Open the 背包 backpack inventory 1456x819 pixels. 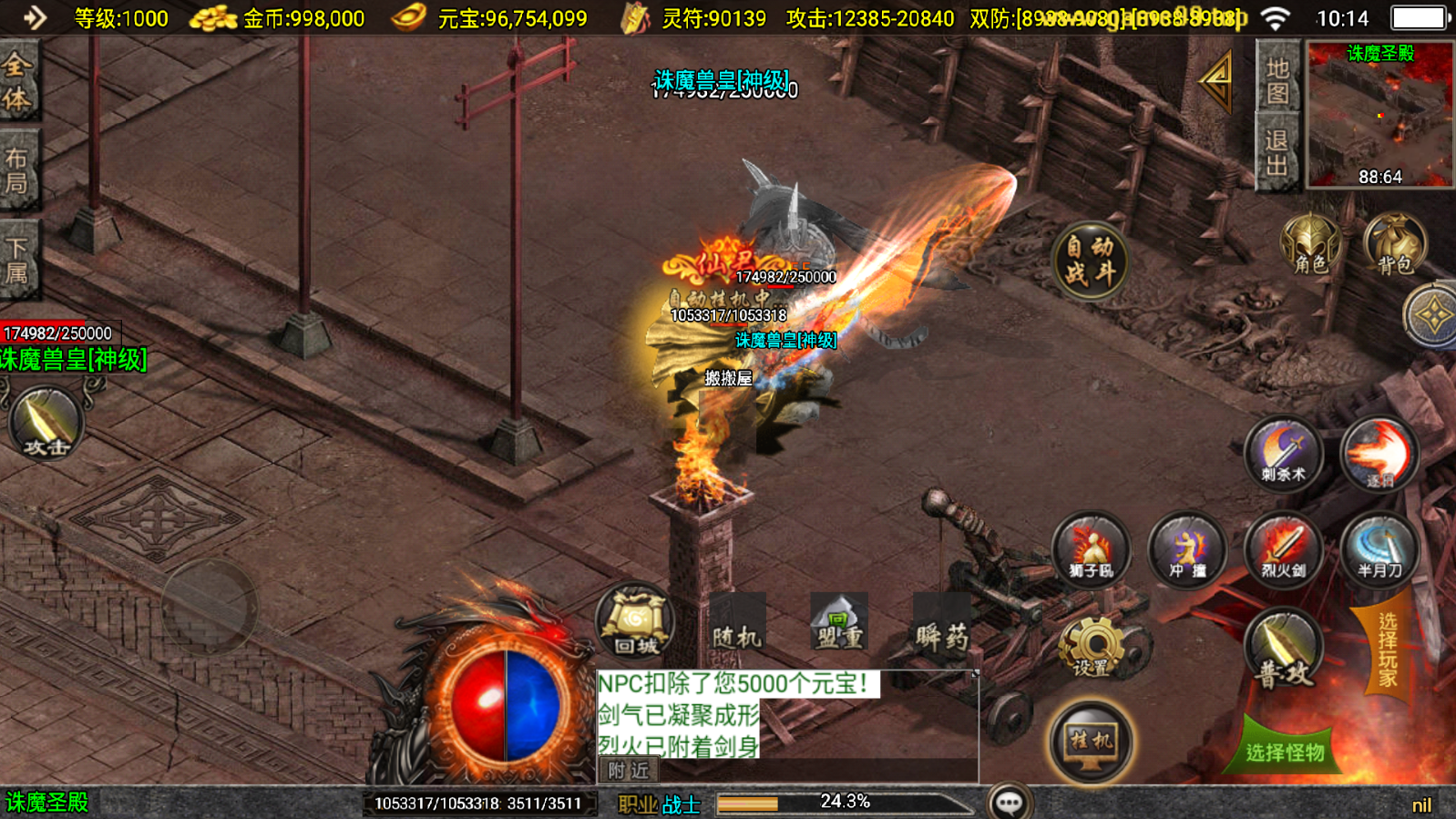[1394, 244]
